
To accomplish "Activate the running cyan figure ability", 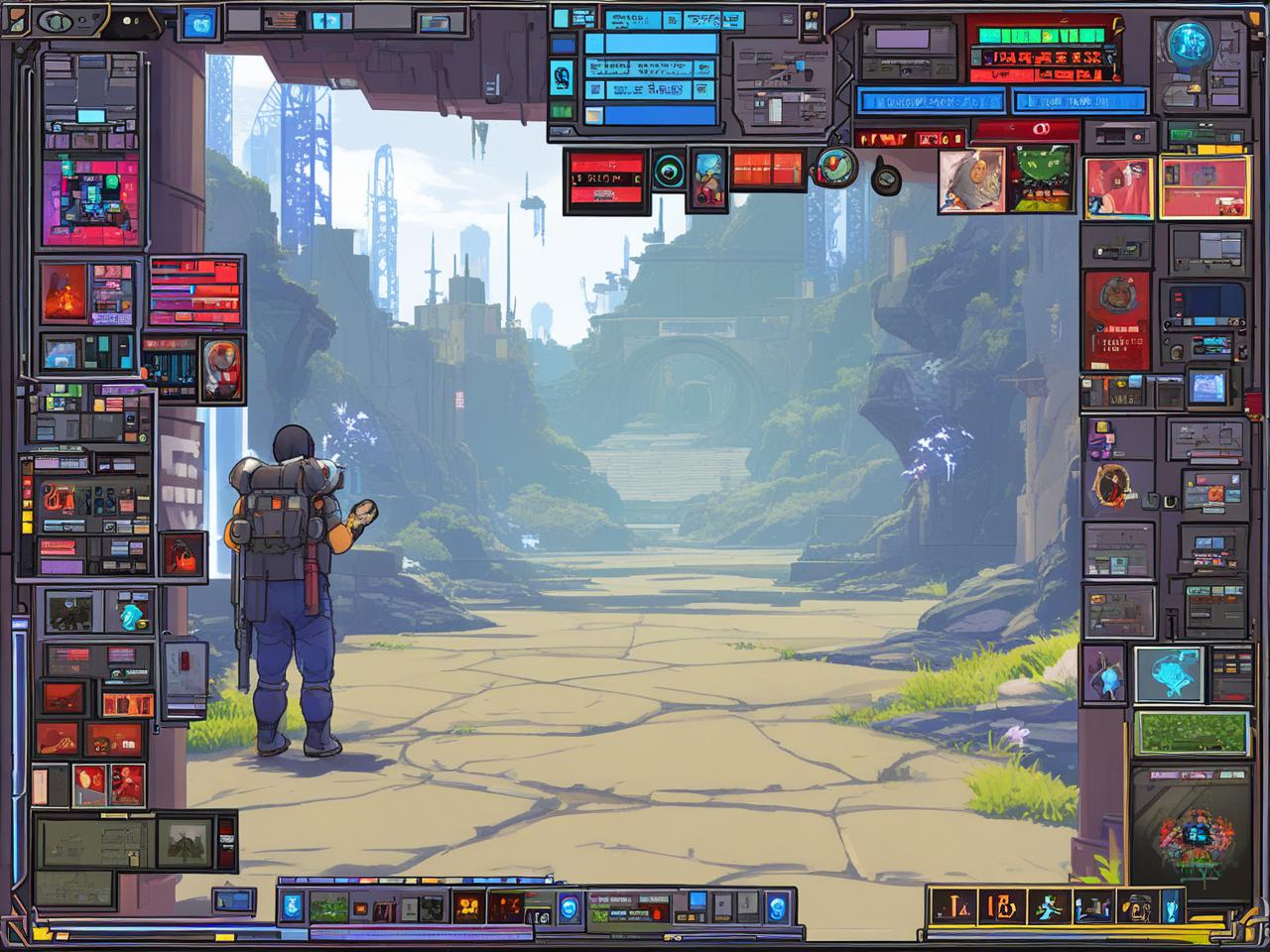I will [x=1050, y=906].
